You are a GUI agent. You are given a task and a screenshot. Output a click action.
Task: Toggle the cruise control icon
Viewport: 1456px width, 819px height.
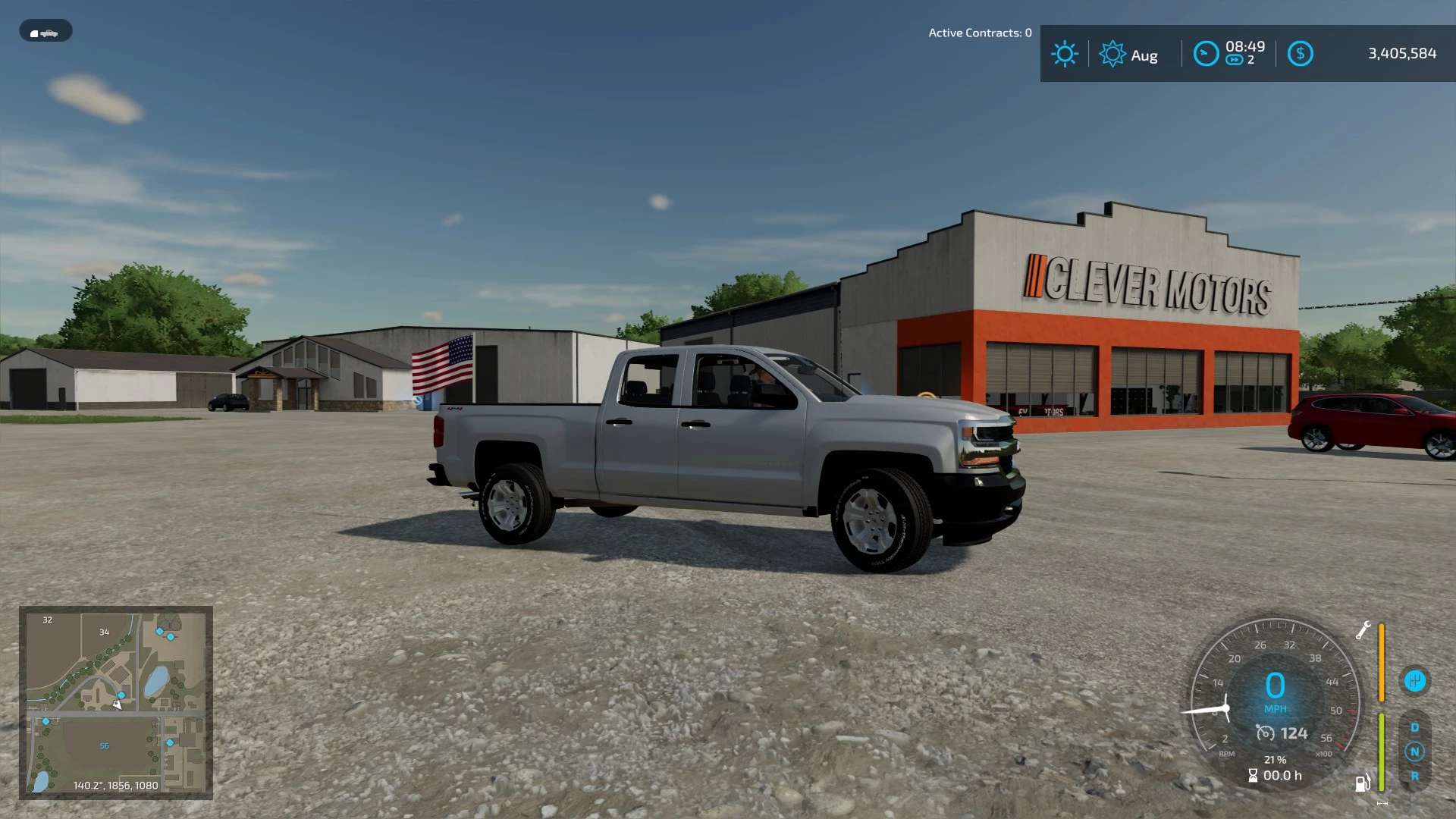pos(1265,733)
